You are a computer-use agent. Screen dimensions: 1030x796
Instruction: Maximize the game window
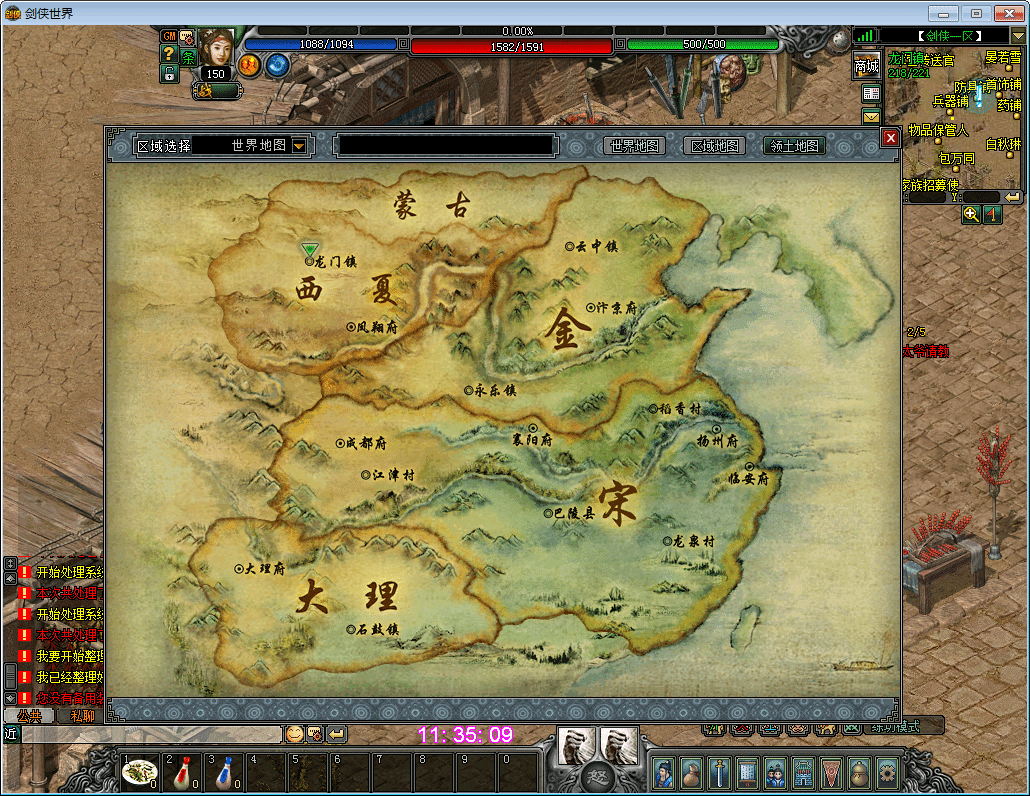(x=976, y=13)
